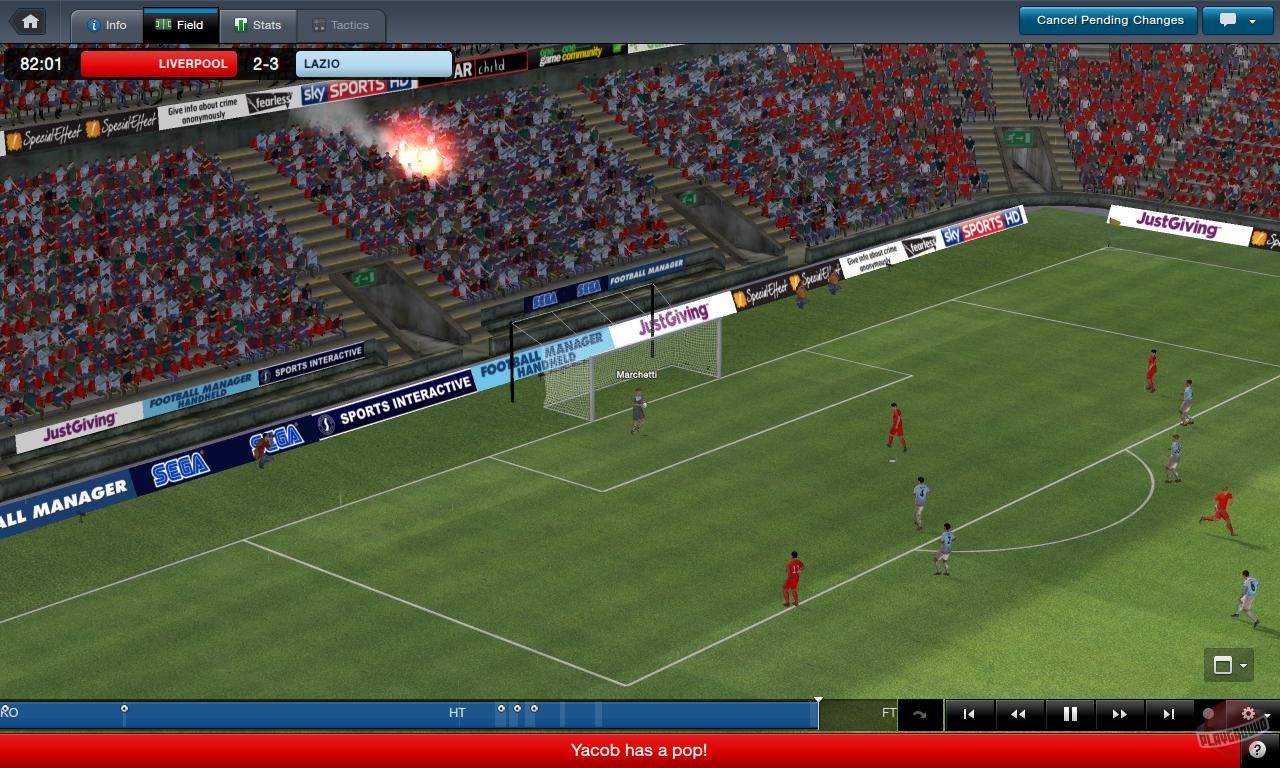
Task: Rewind the match playback
Action: tap(1019, 713)
